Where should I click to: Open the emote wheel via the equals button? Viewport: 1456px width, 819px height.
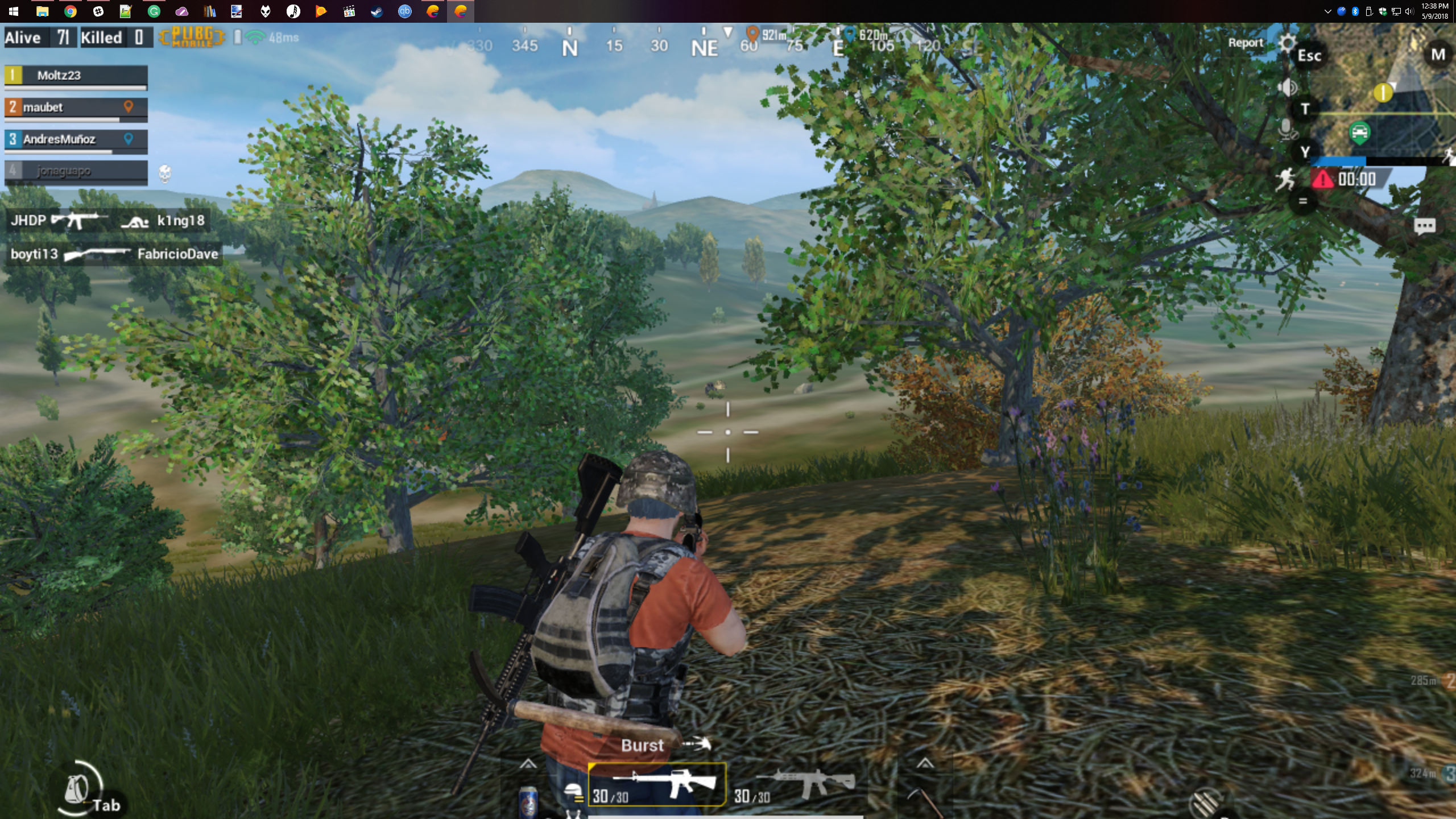point(1302,201)
